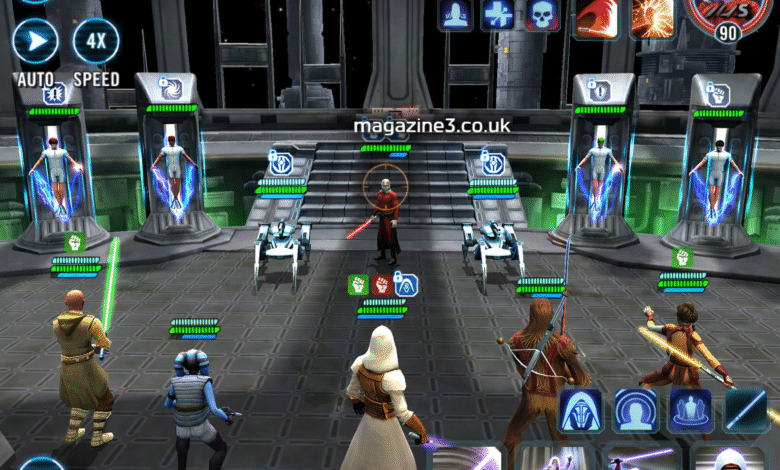This screenshot has height=470, width=780.
Task: Open the level 90 enemy portrait
Action: tap(727, 18)
